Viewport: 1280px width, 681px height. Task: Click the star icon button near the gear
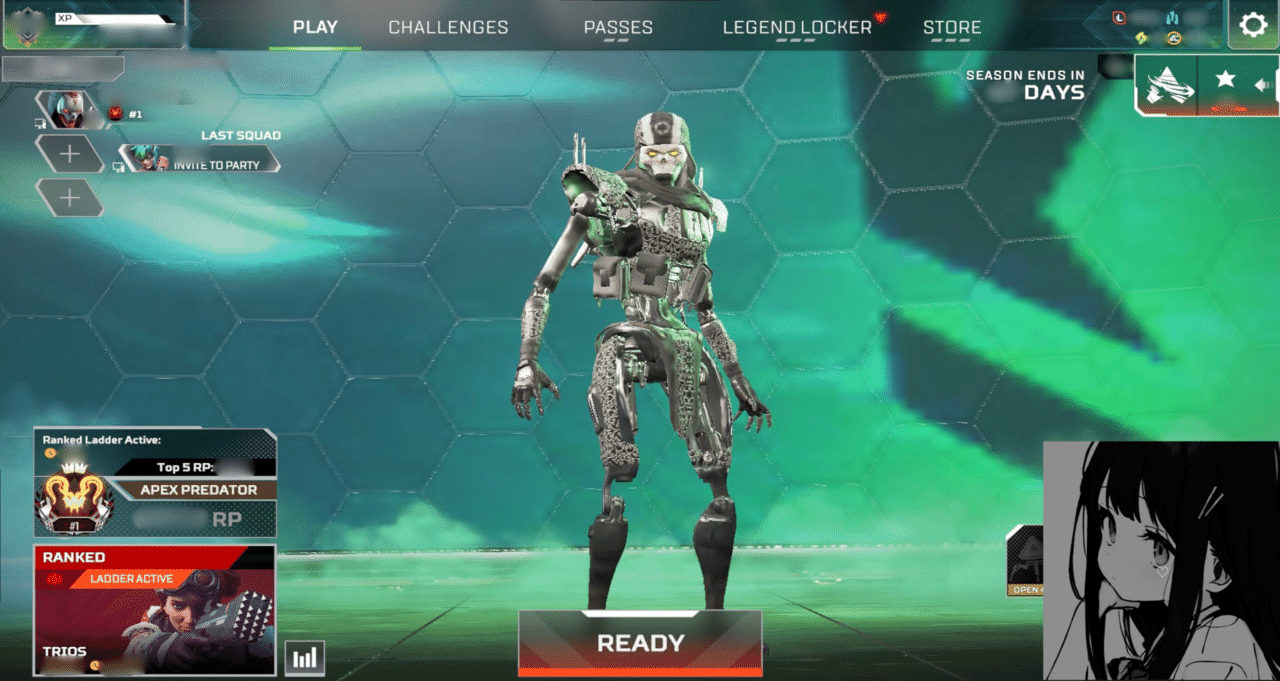tap(1225, 80)
